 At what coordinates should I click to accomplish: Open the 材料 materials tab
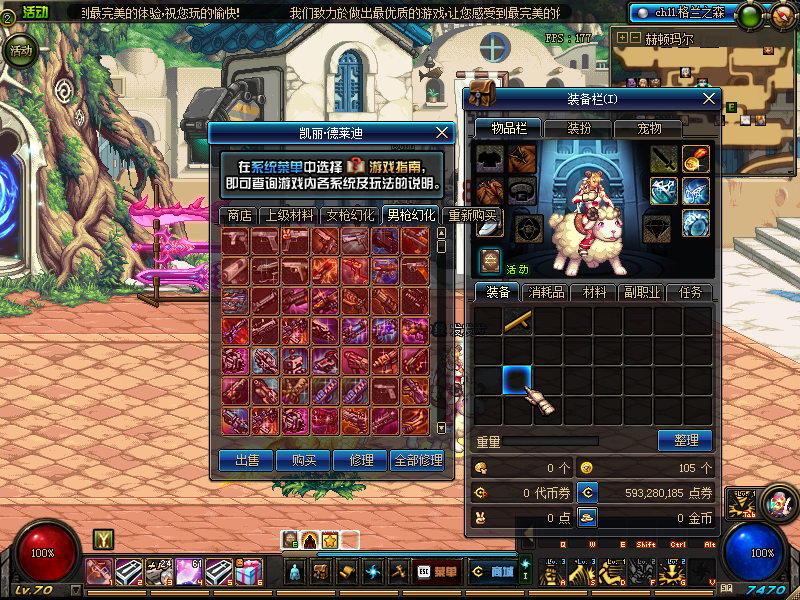click(x=595, y=293)
